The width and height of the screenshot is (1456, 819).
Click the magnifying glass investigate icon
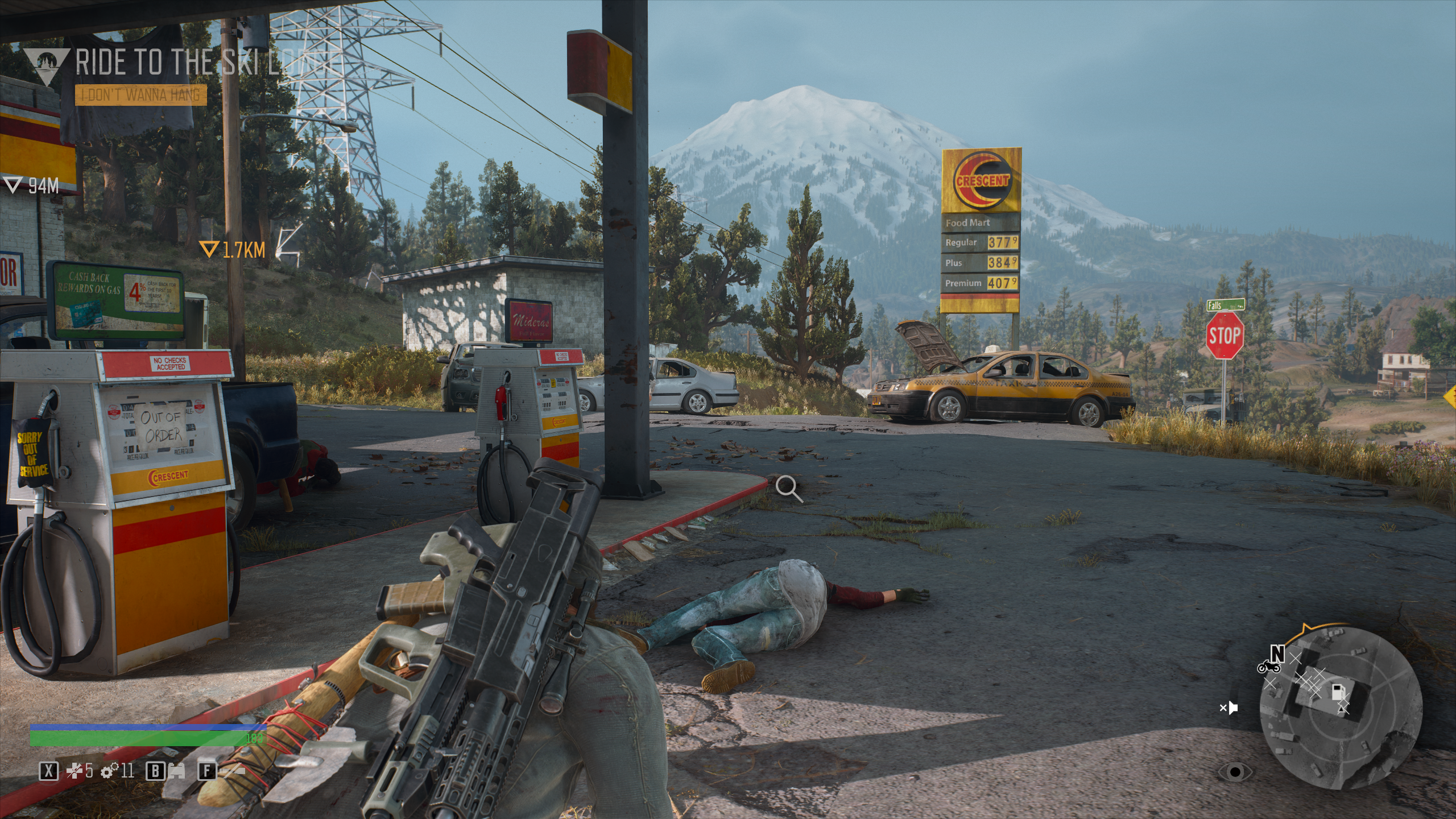coord(789,489)
